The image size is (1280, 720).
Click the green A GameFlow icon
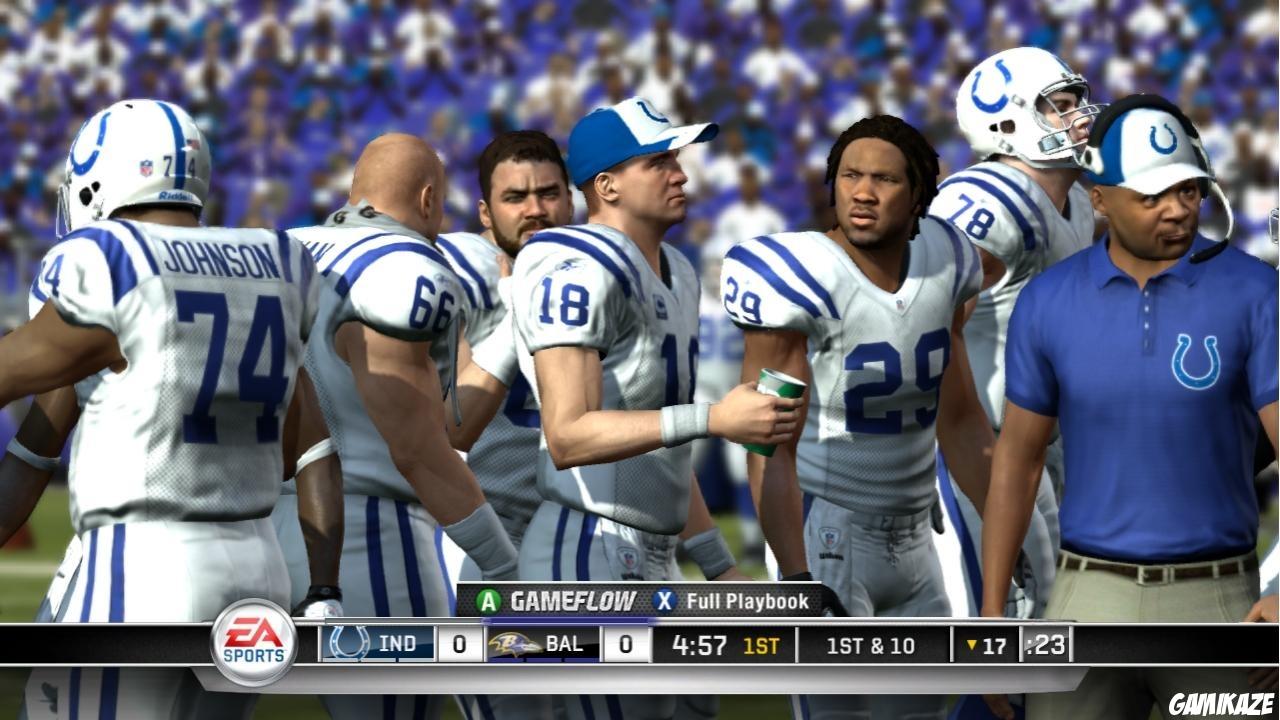[489, 601]
